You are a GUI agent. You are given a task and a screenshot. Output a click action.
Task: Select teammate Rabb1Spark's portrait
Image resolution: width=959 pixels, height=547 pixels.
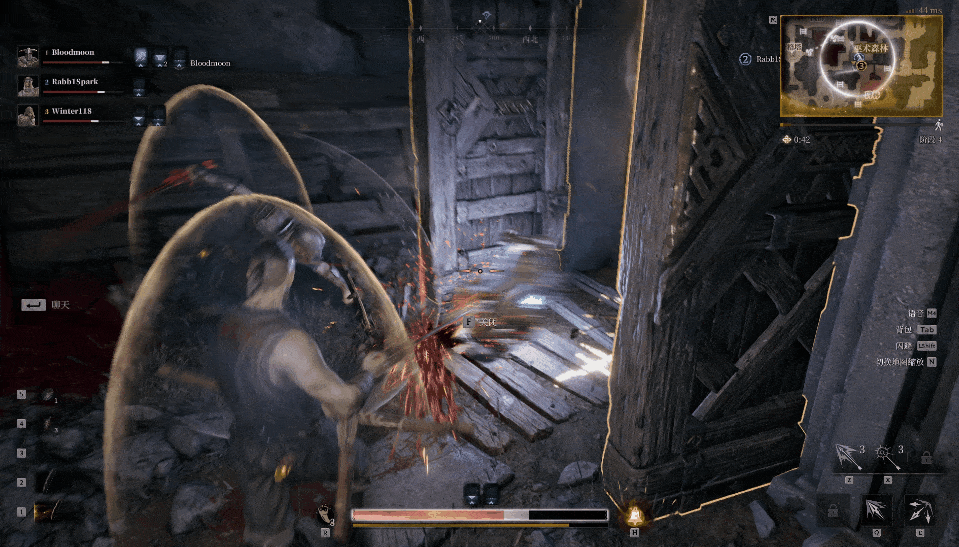point(28,86)
